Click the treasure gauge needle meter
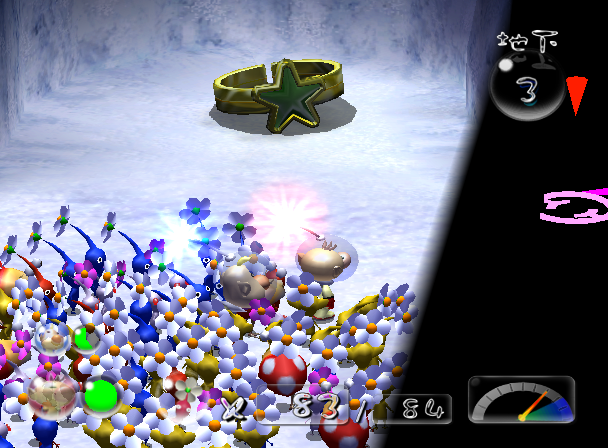This screenshot has height=448, width=608. tap(521, 400)
